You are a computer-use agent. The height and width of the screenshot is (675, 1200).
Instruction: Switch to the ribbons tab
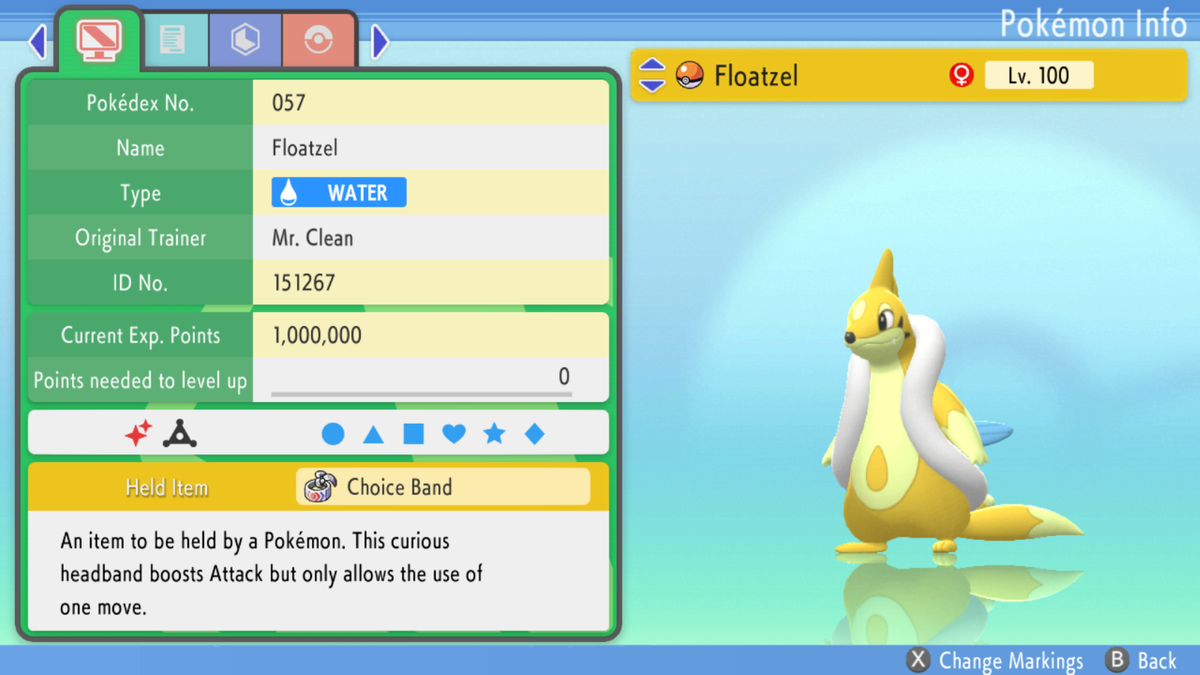[x=318, y=41]
